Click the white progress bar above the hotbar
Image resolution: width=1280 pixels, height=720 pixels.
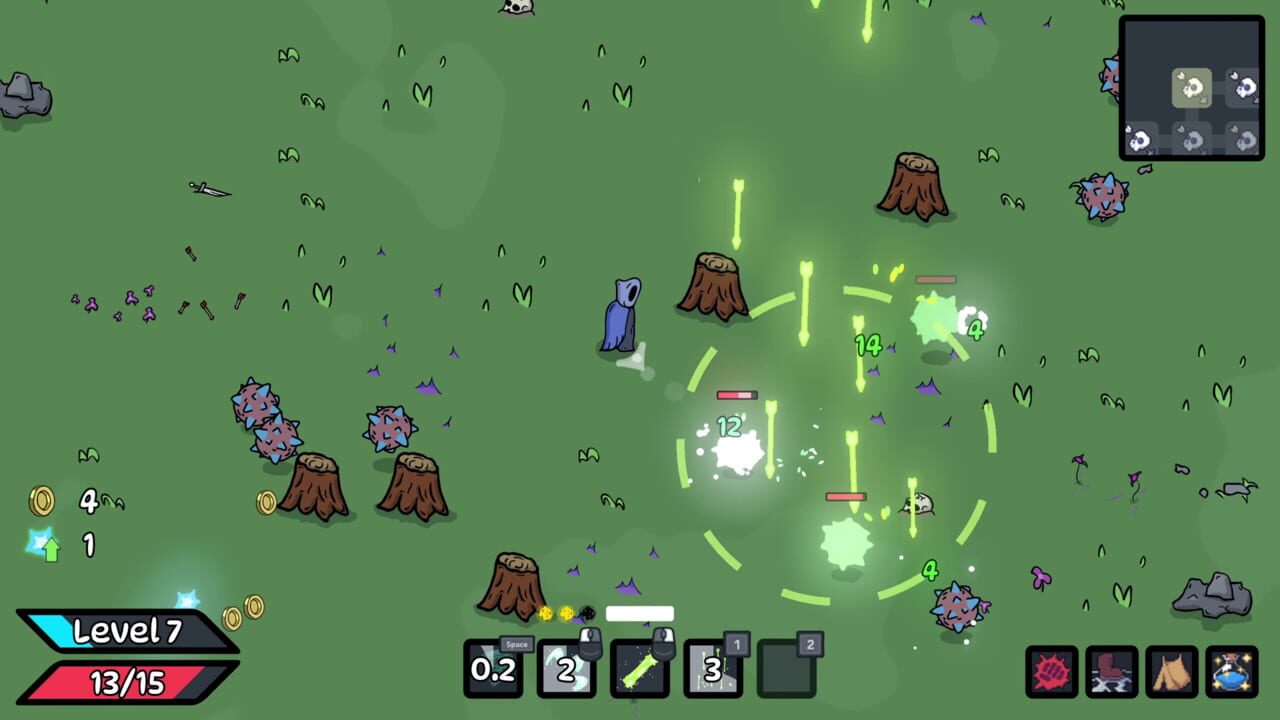click(x=639, y=611)
